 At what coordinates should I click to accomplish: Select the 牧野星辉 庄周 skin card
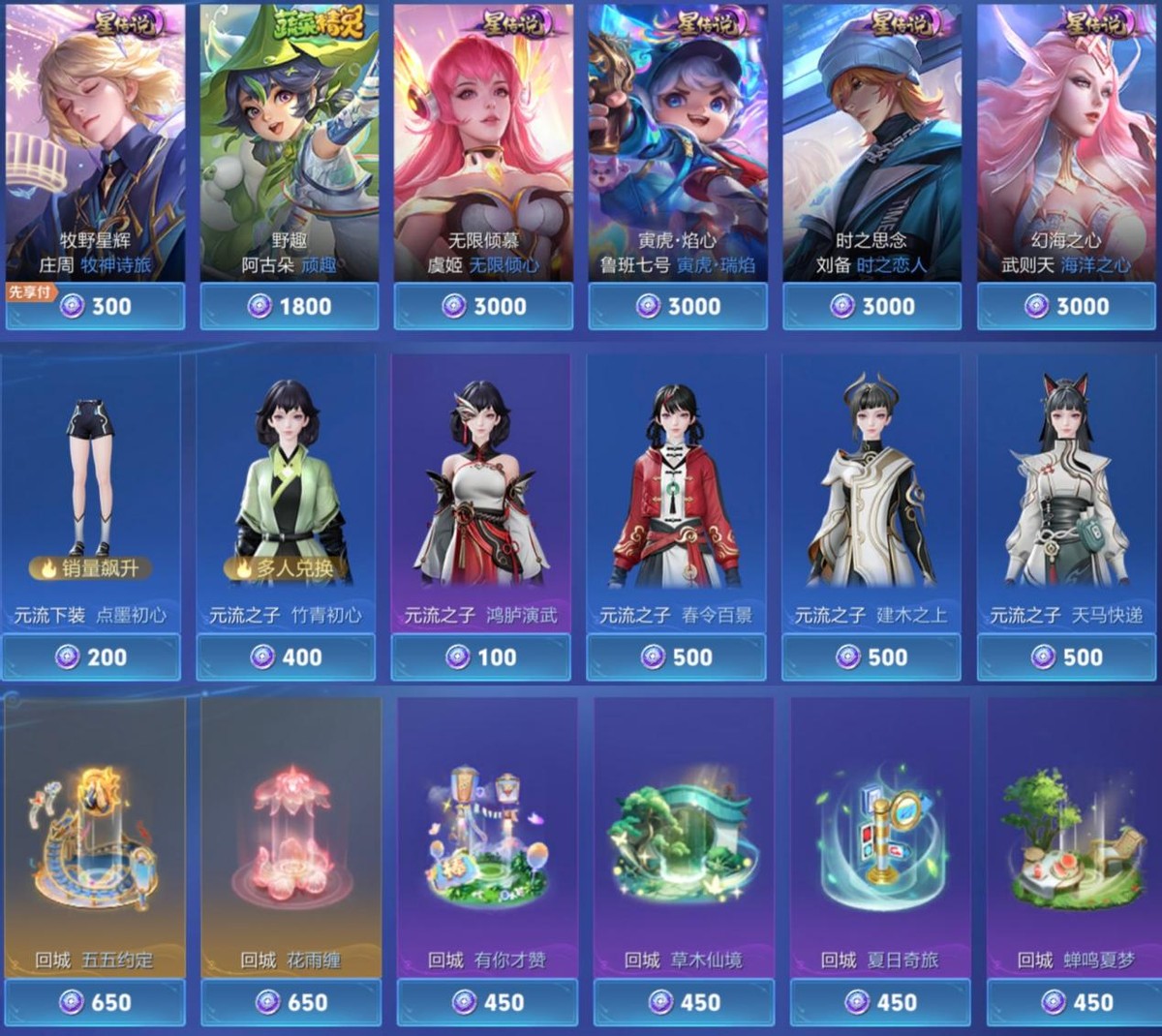coord(95,145)
